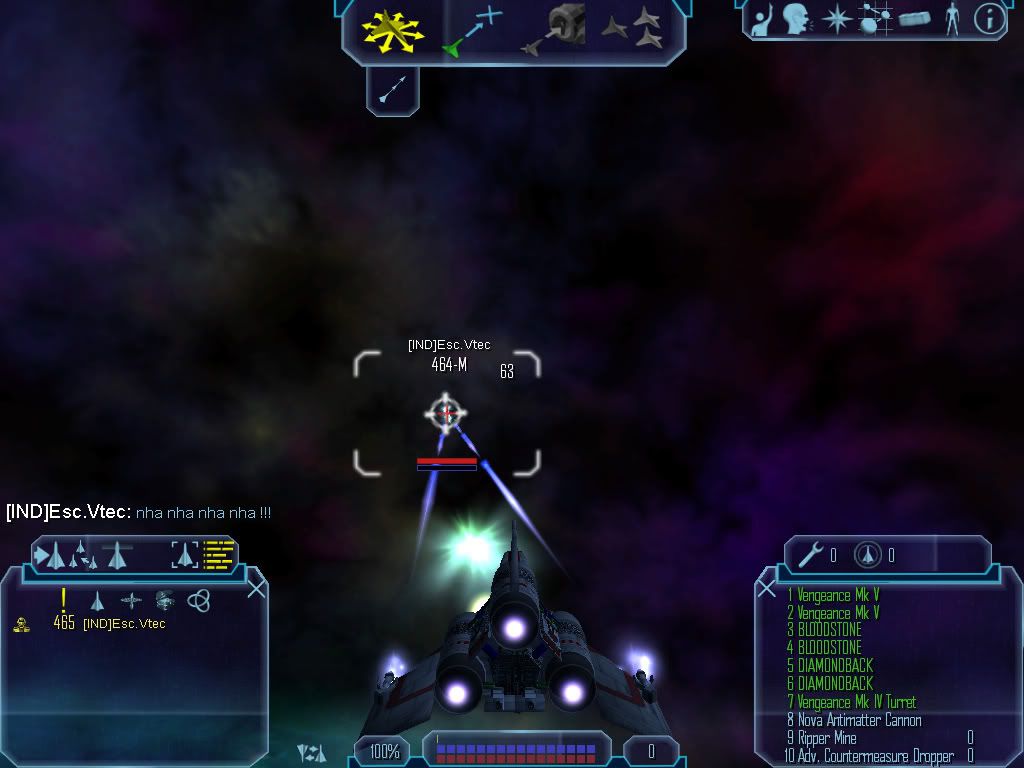Screen dimensions: 1024x768
Task: Close the weapons list panel
Action: 767,588
